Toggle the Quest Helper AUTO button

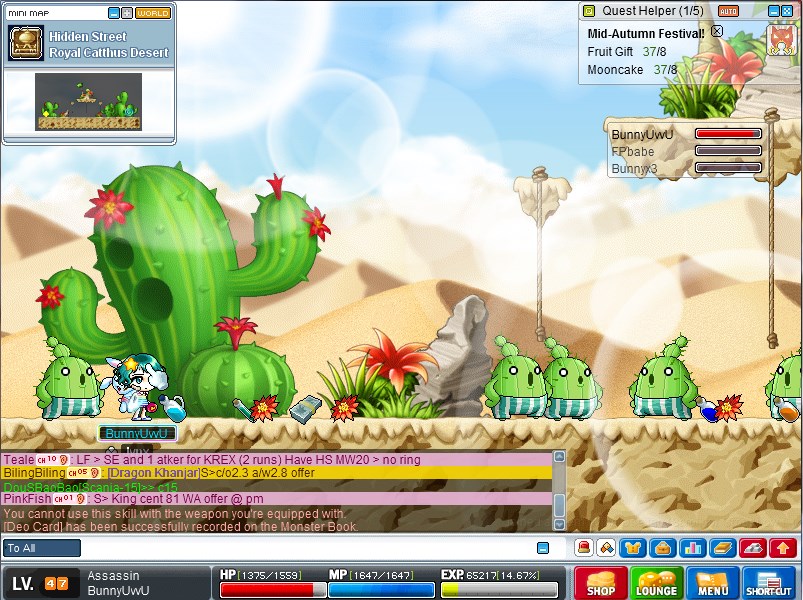tap(728, 11)
